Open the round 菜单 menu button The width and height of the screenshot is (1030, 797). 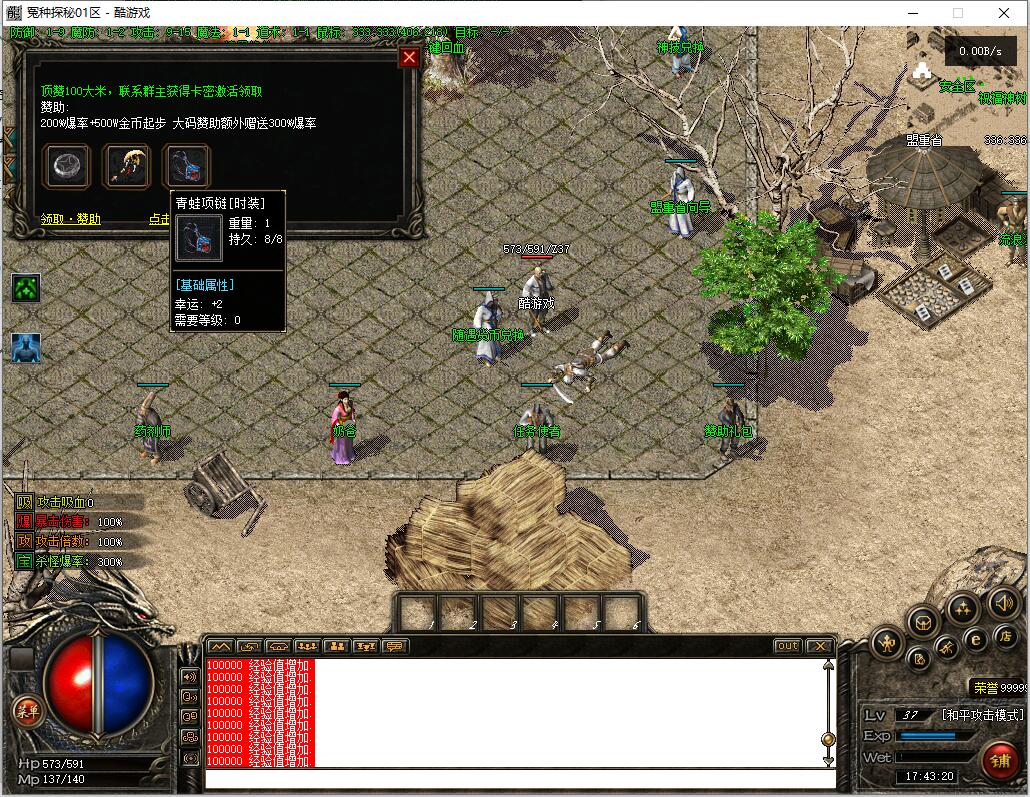tap(27, 711)
